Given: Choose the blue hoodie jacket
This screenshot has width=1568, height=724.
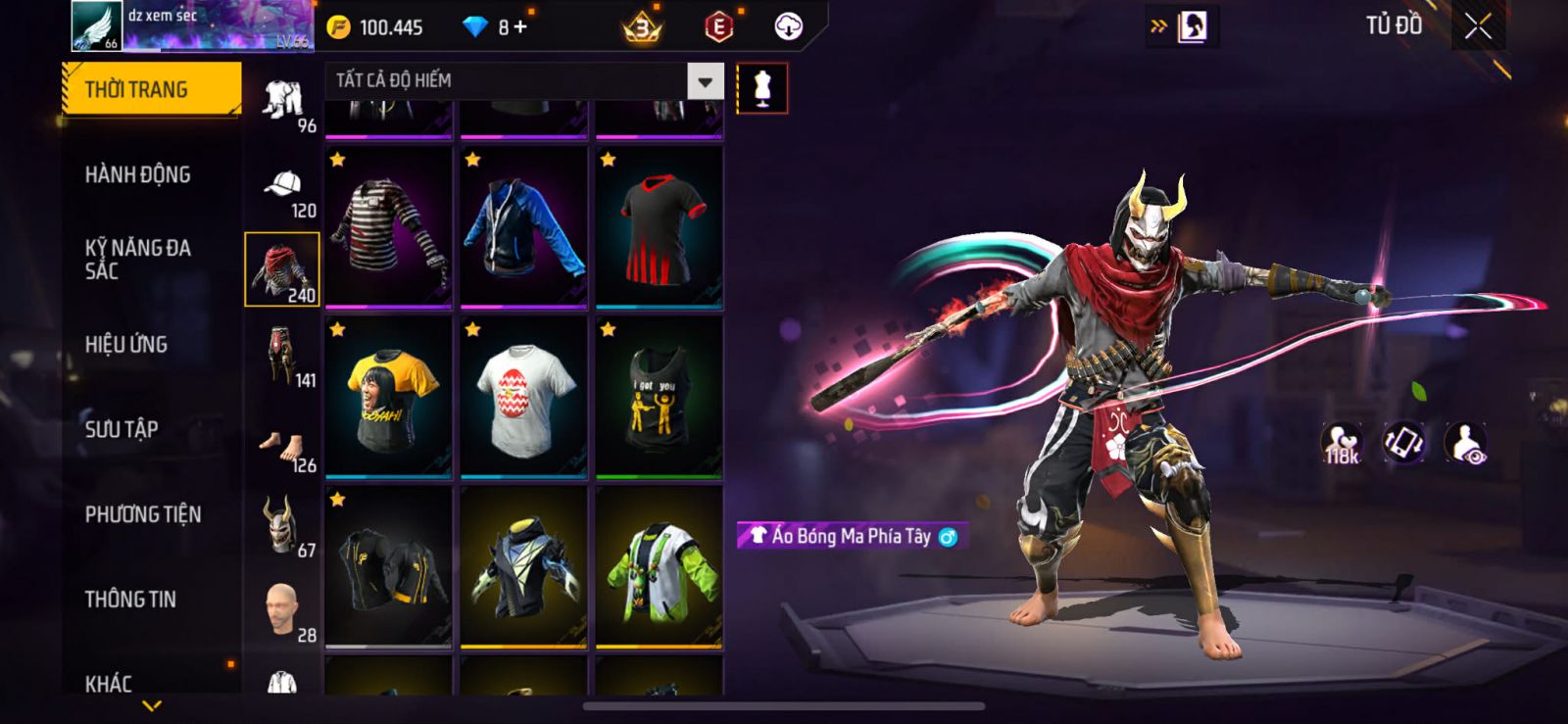Looking at the screenshot, I should [523, 226].
